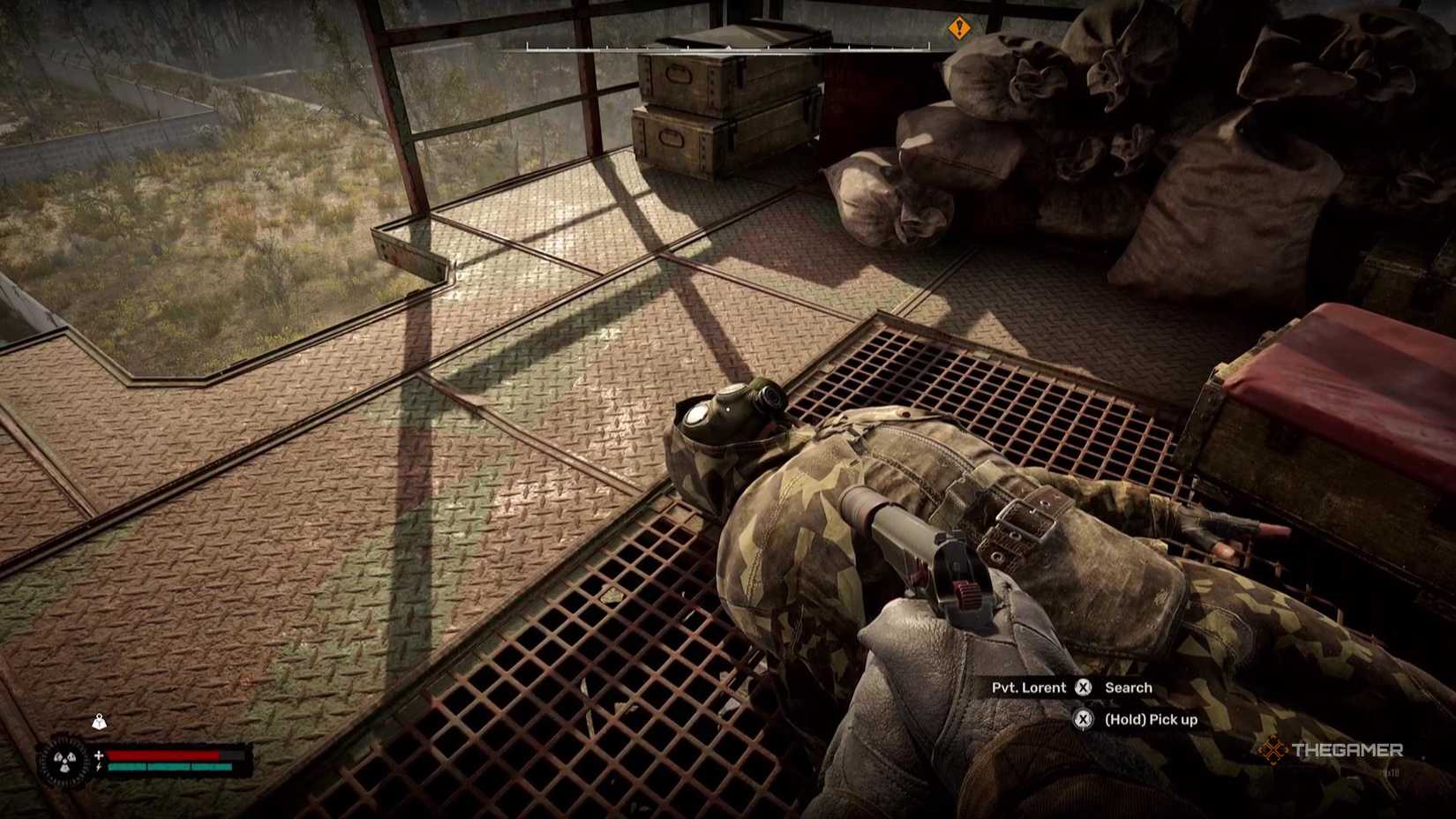Click the X button icon next to Search
The width and height of the screenshot is (1456, 819).
click(1083, 688)
